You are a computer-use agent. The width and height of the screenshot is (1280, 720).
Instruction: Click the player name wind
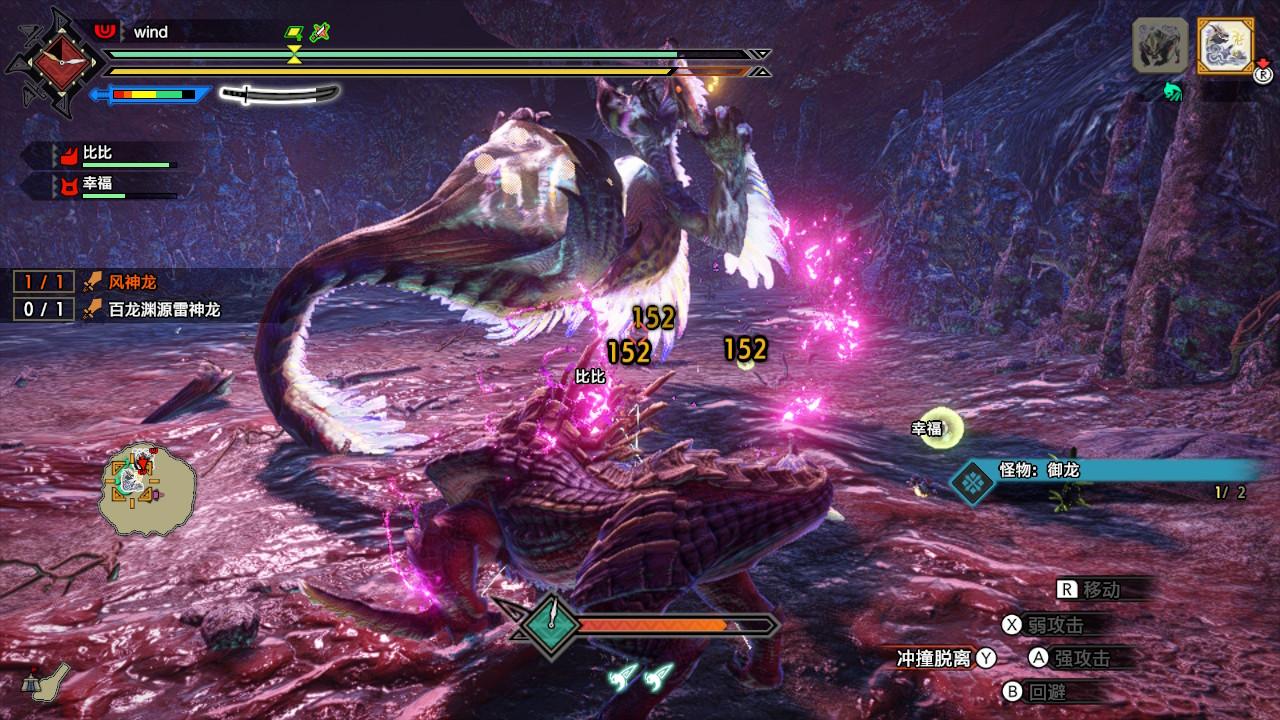(151, 32)
